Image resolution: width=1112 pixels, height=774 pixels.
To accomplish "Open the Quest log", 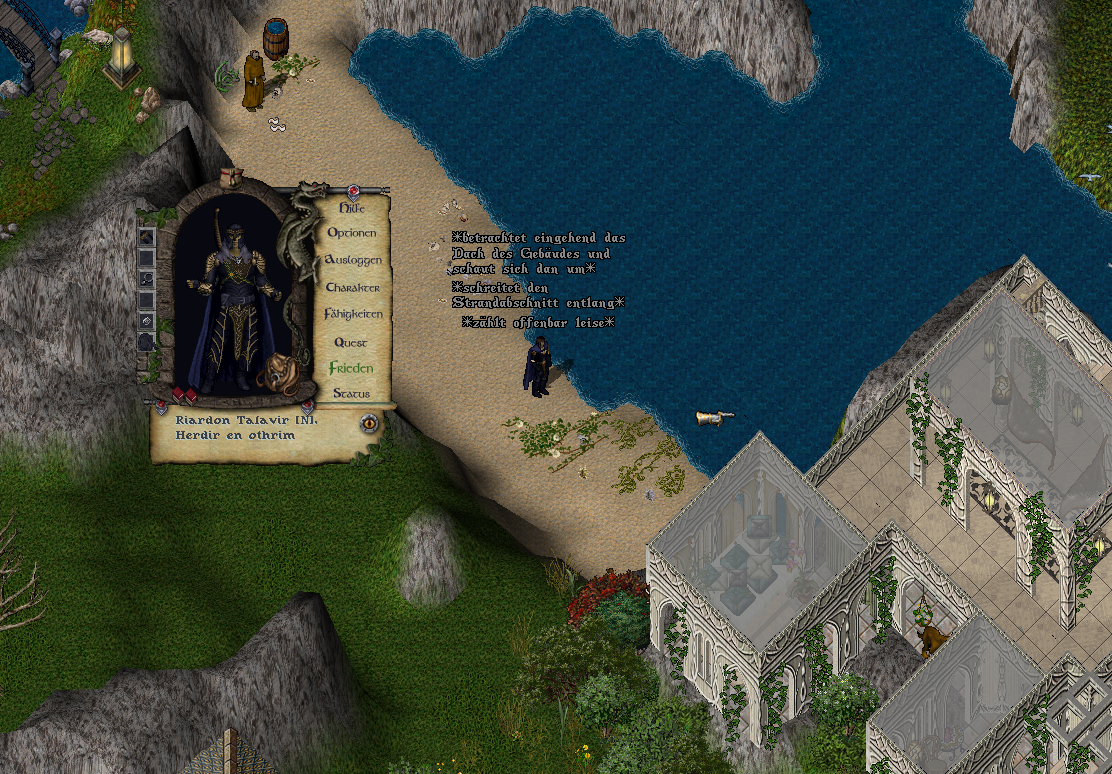I will point(351,342).
